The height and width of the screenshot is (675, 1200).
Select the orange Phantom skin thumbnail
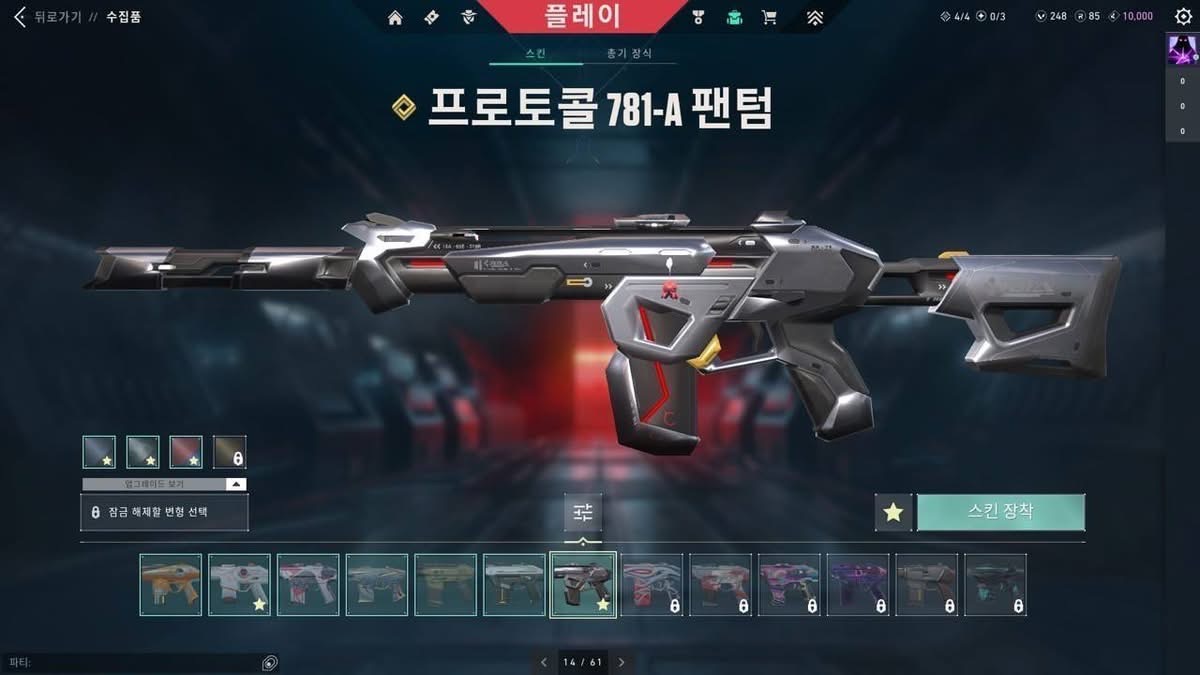pos(171,585)
